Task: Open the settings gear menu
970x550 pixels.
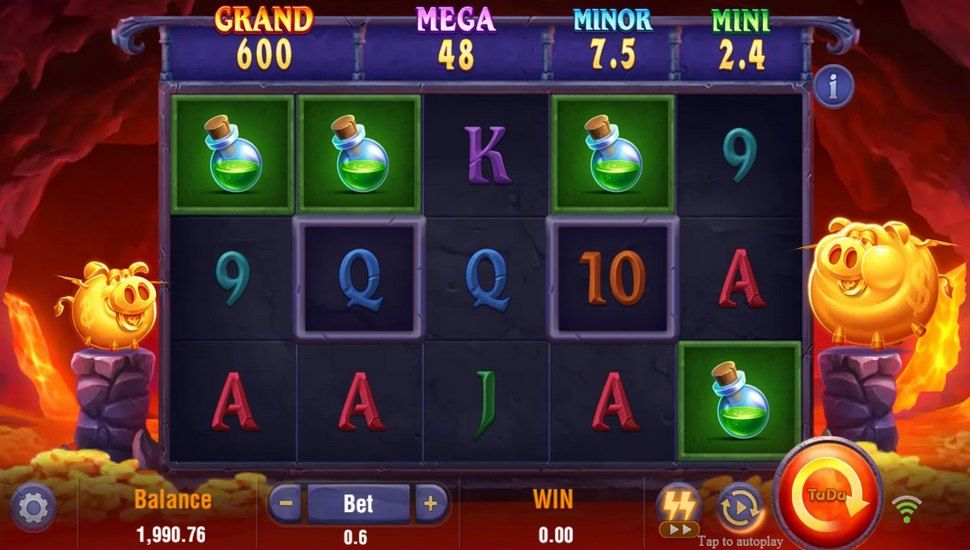Action: tap(33, 509)
